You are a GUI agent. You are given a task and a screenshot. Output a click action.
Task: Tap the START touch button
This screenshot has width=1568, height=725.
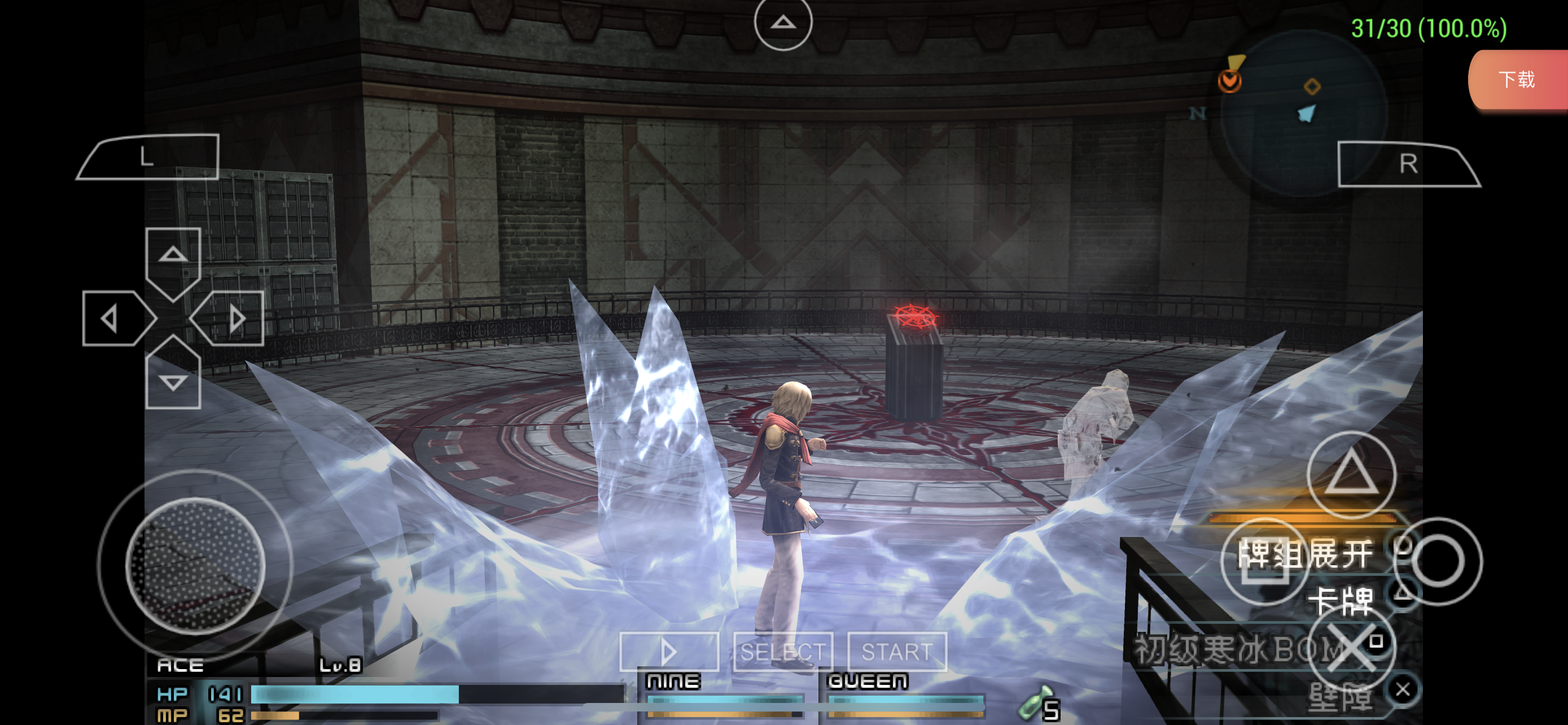[897, 652]
